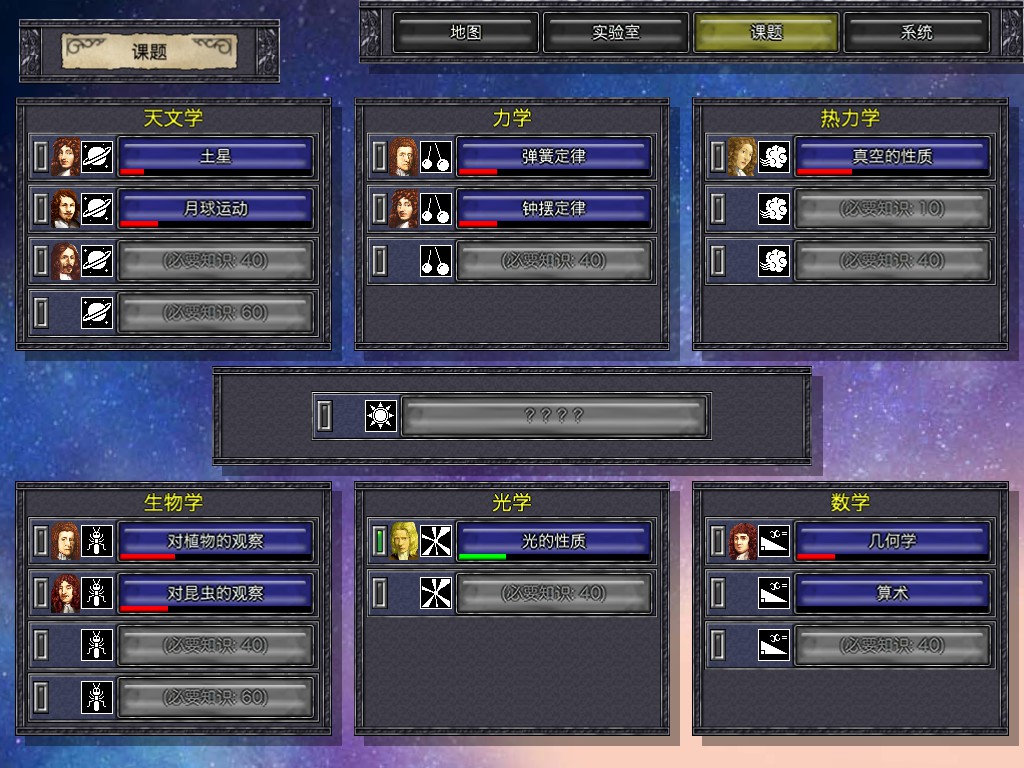Screen dimensions: 1024x768
Task: Select the 光的性质 topic
Action: (553, 541)
